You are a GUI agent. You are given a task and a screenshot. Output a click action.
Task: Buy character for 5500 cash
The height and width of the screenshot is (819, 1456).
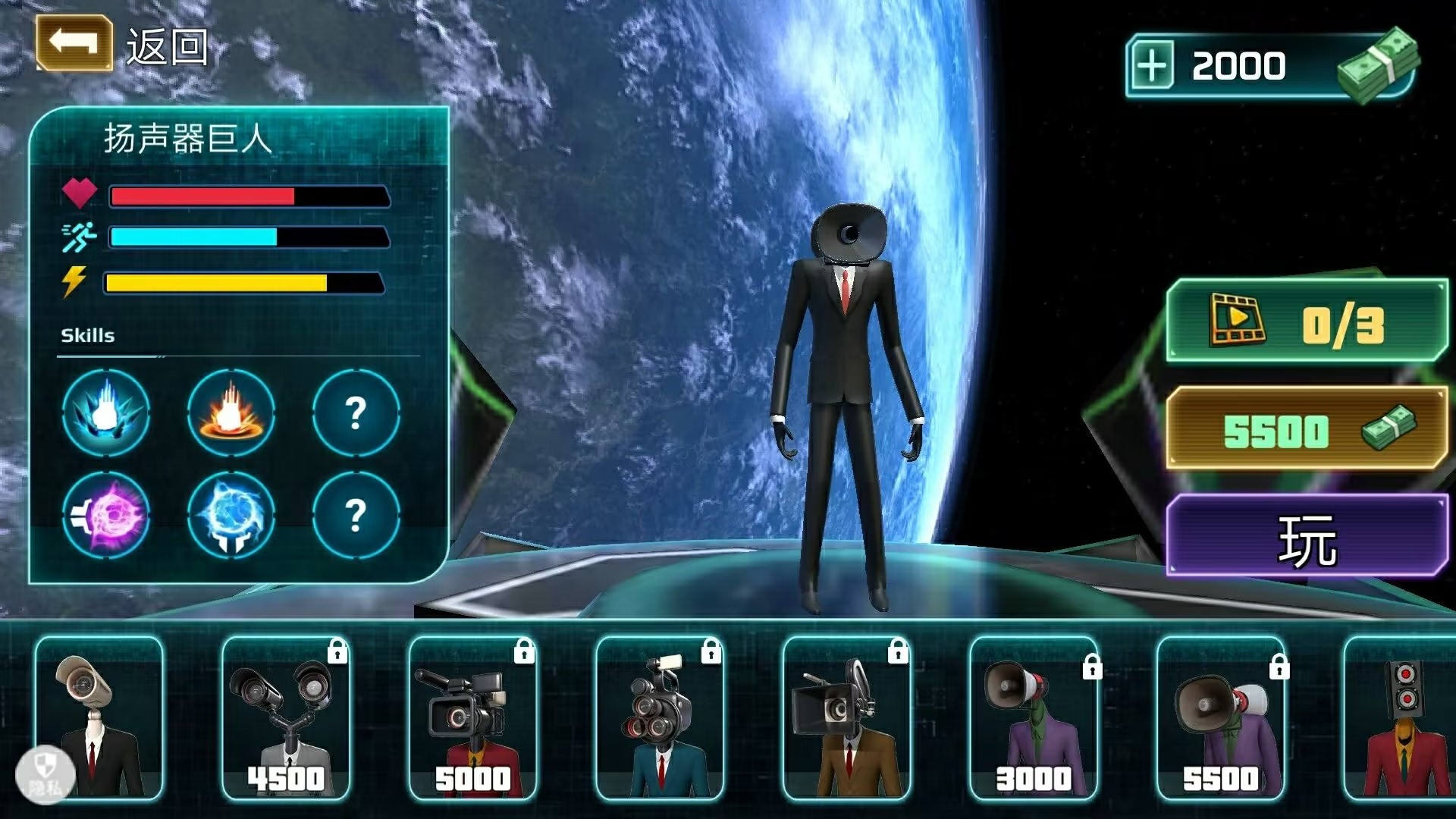click(x=1306, y=429)
